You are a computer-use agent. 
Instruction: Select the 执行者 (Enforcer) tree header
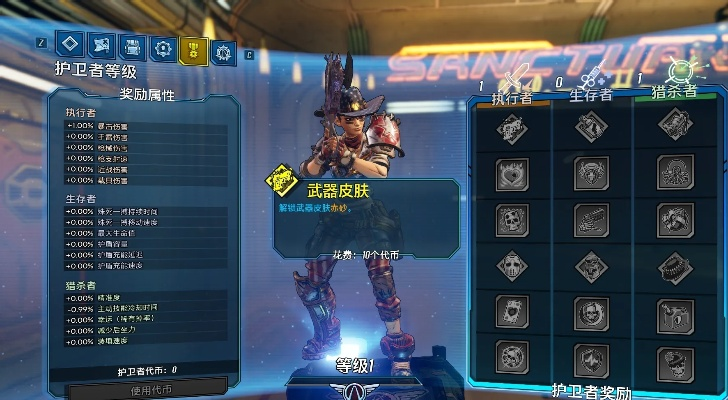(512, 97)
